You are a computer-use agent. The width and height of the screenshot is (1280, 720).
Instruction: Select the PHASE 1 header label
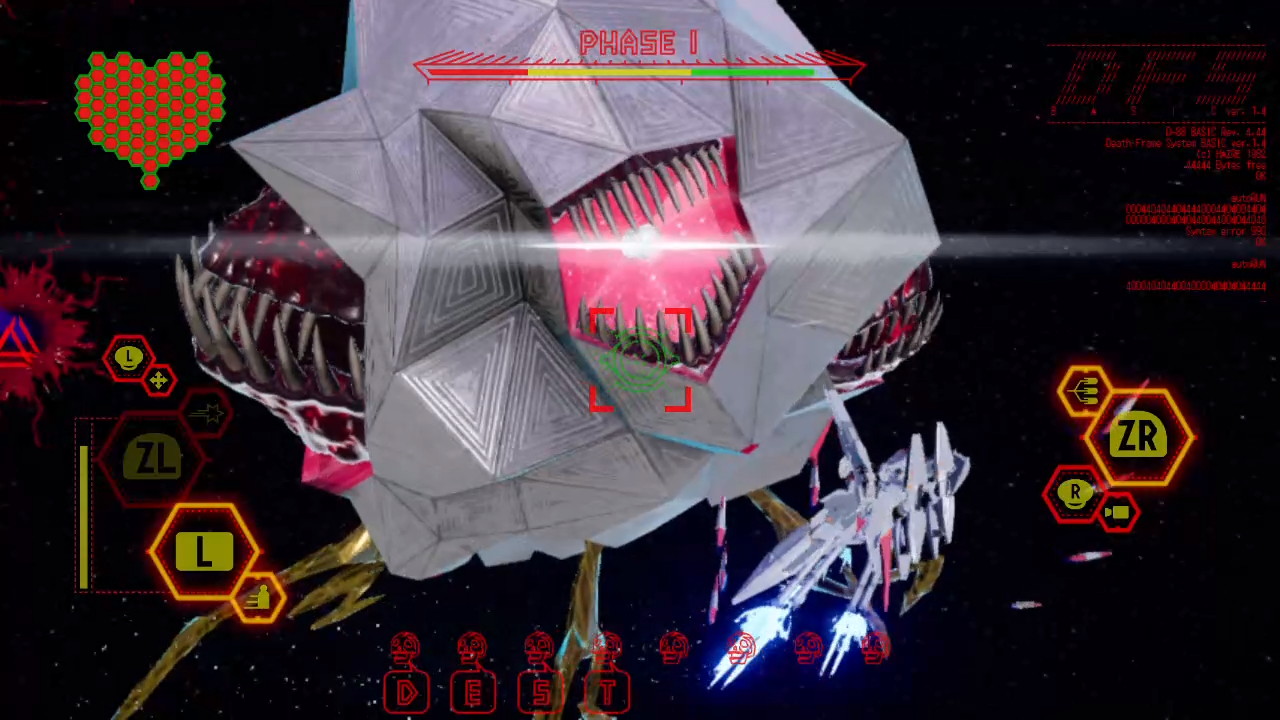638,43
